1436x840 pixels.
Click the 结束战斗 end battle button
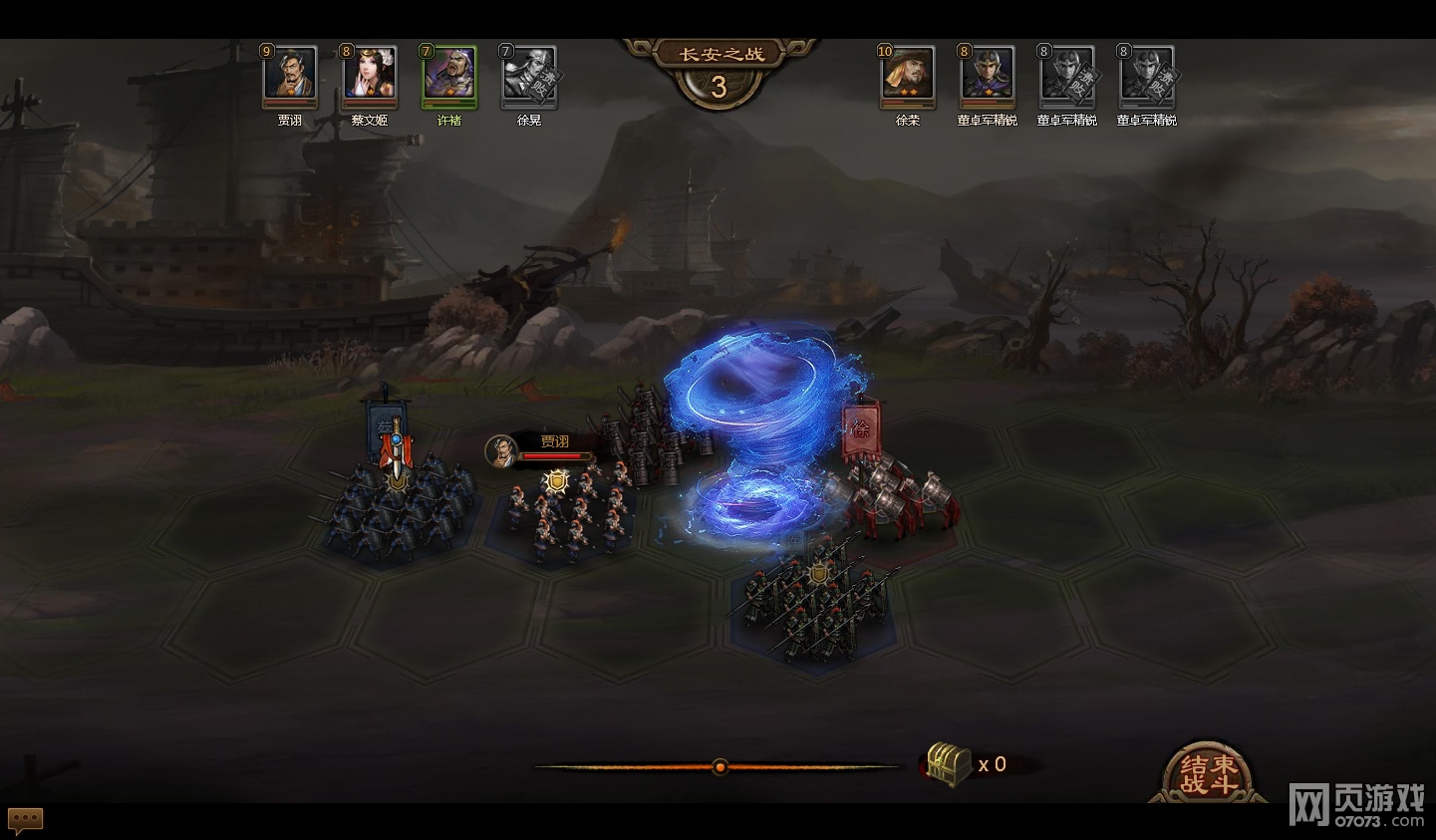pos(1208,773)
